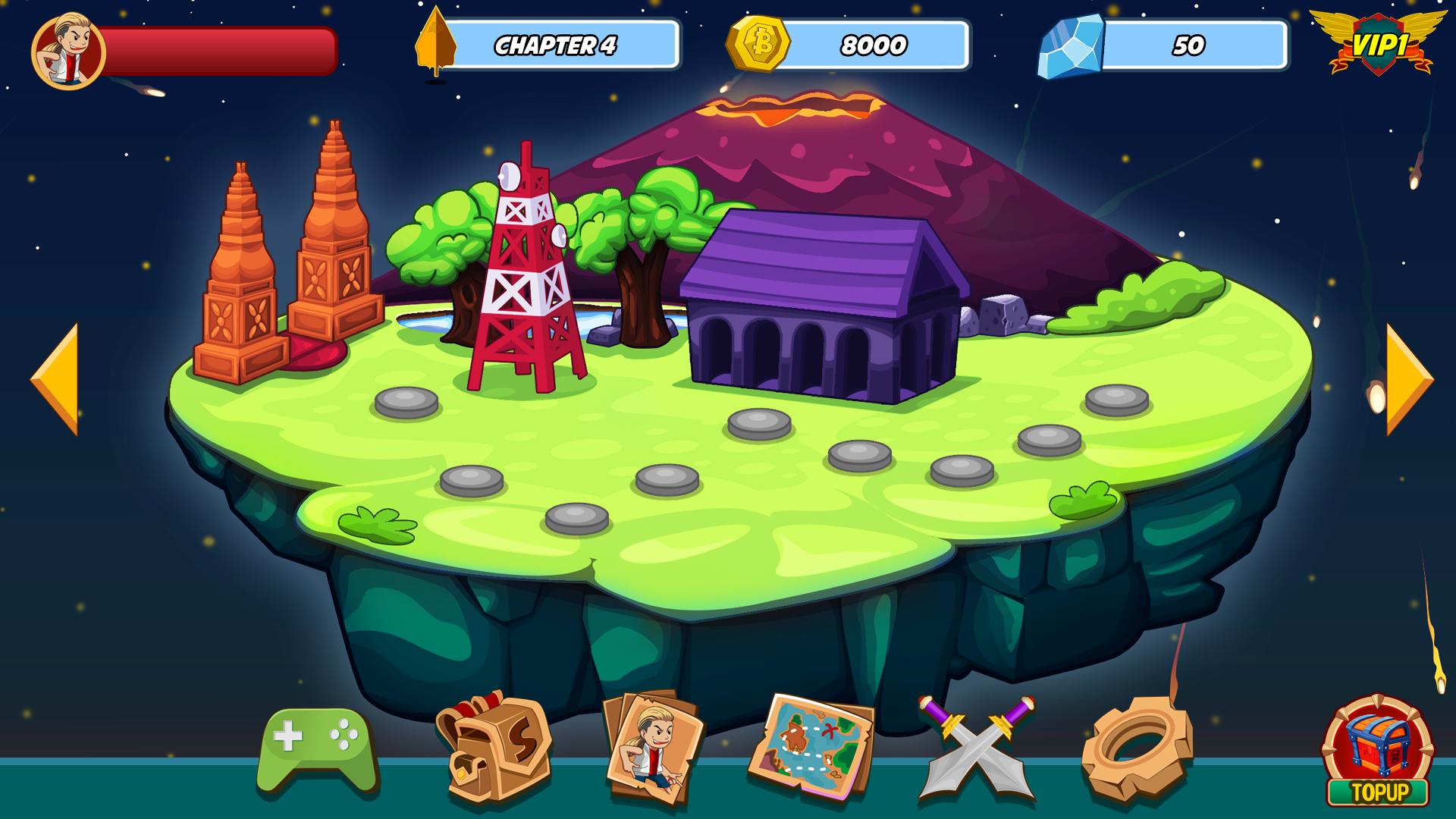Go to the previous chapter with left arrow
The height and width of the screenshot is (819, 1456).
(x=55, y=379)
